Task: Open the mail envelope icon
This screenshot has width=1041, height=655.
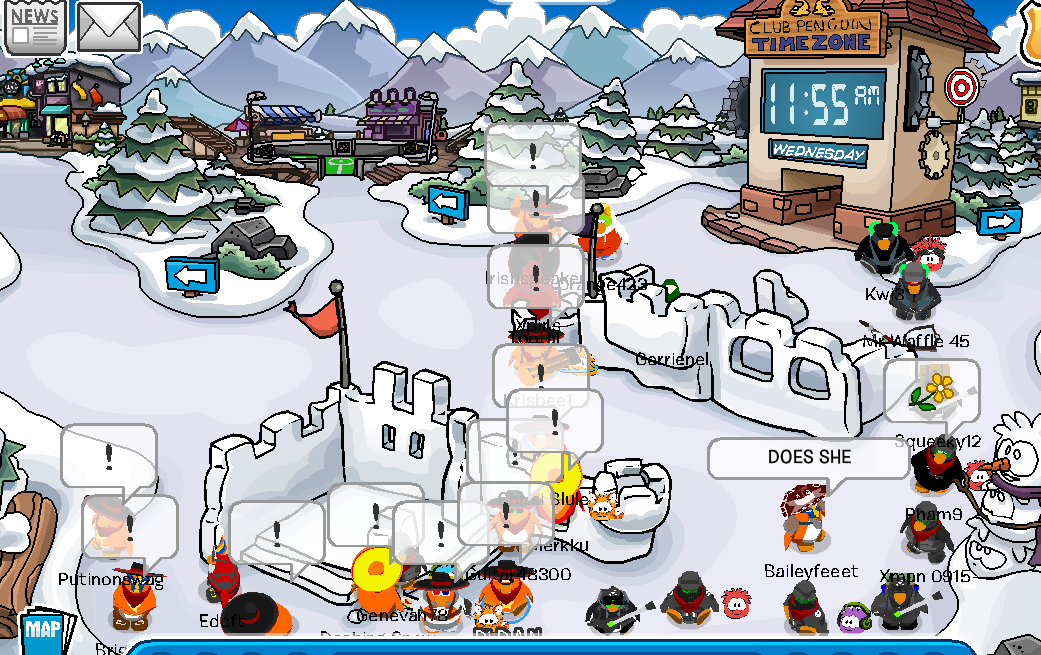Action: coord(109,28)
